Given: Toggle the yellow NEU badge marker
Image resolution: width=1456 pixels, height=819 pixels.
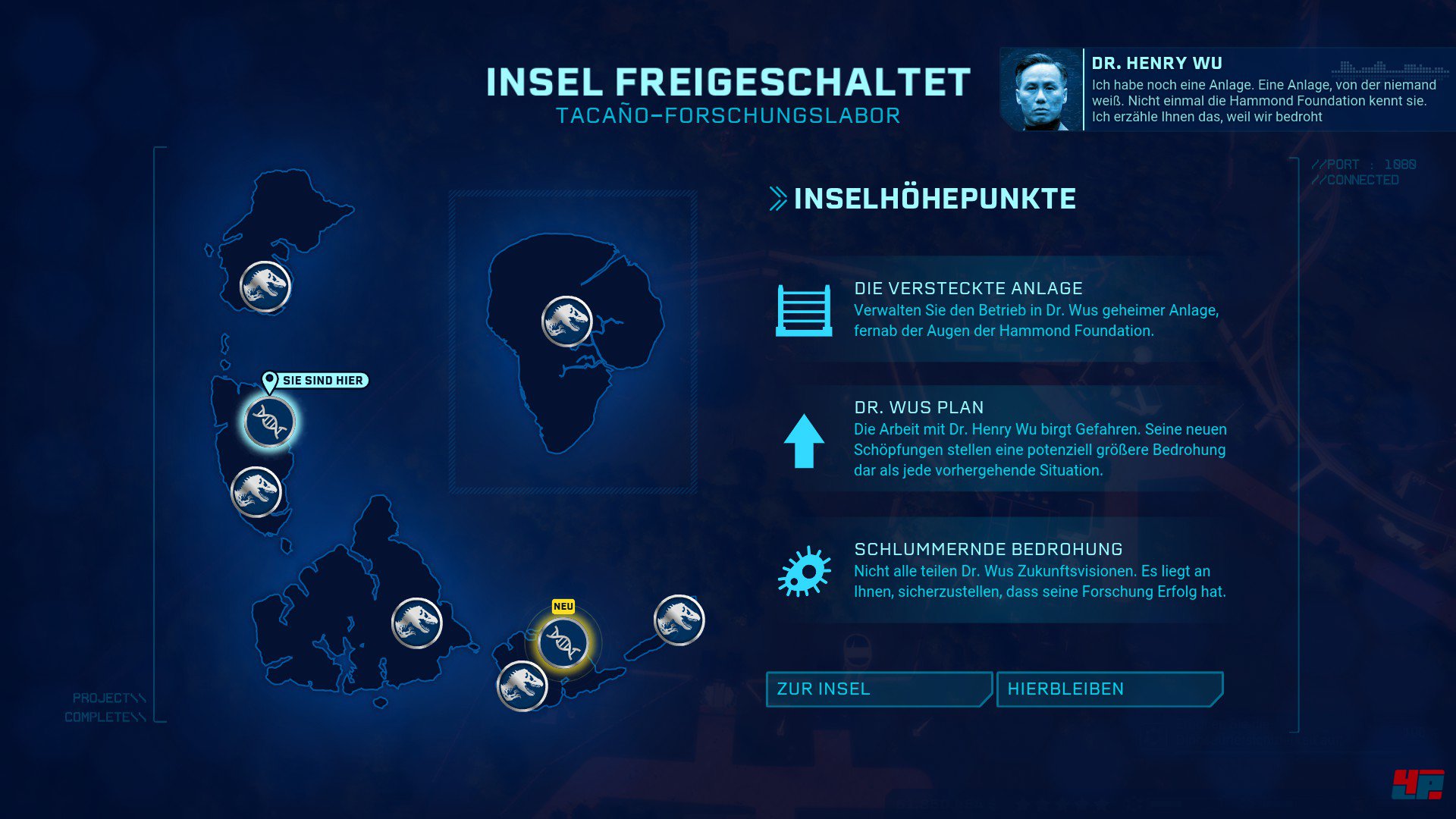Looking at the screenshot, I should (x=563, y=605).
